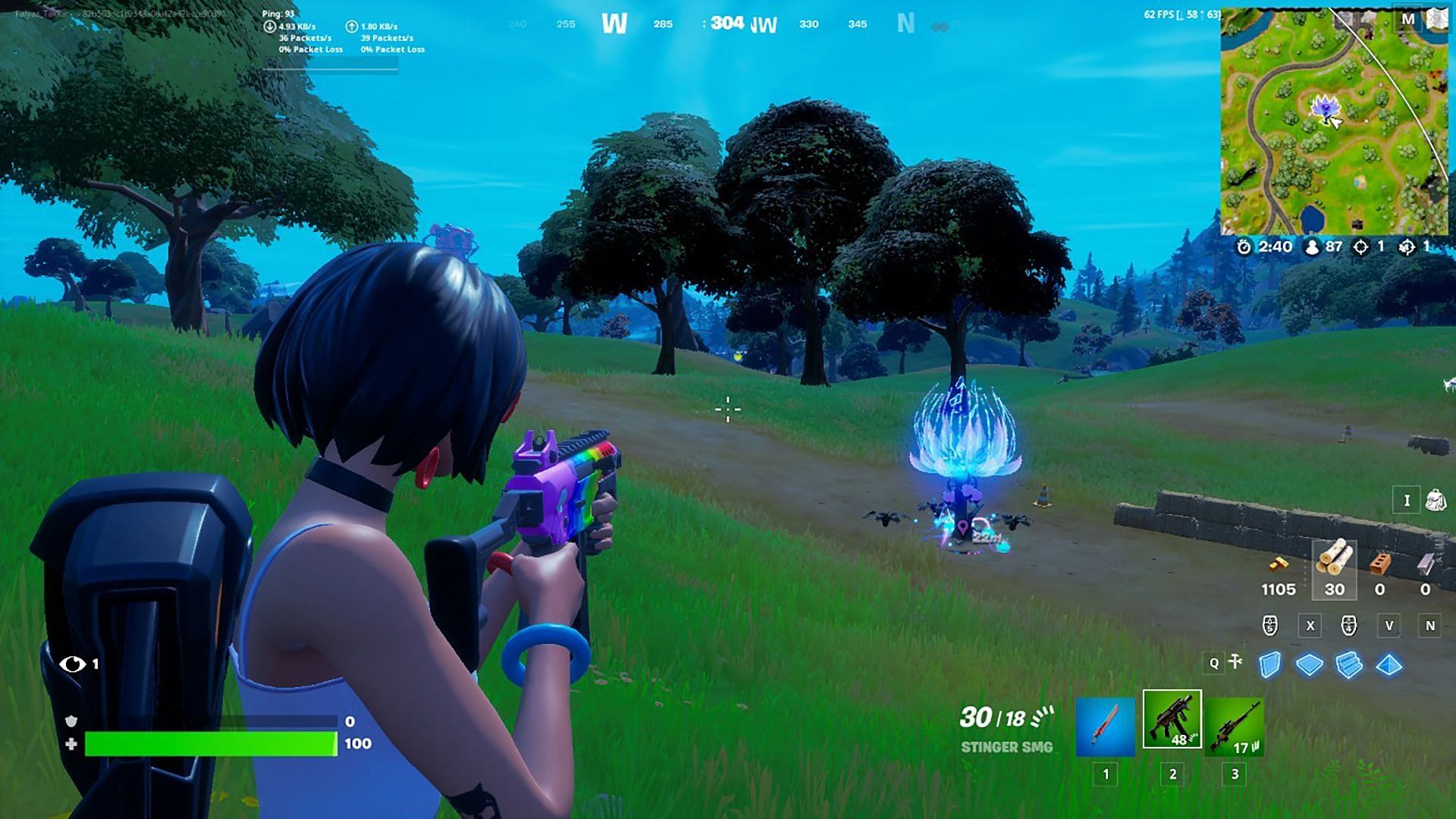Click the X keybind button

[1310, 627]
